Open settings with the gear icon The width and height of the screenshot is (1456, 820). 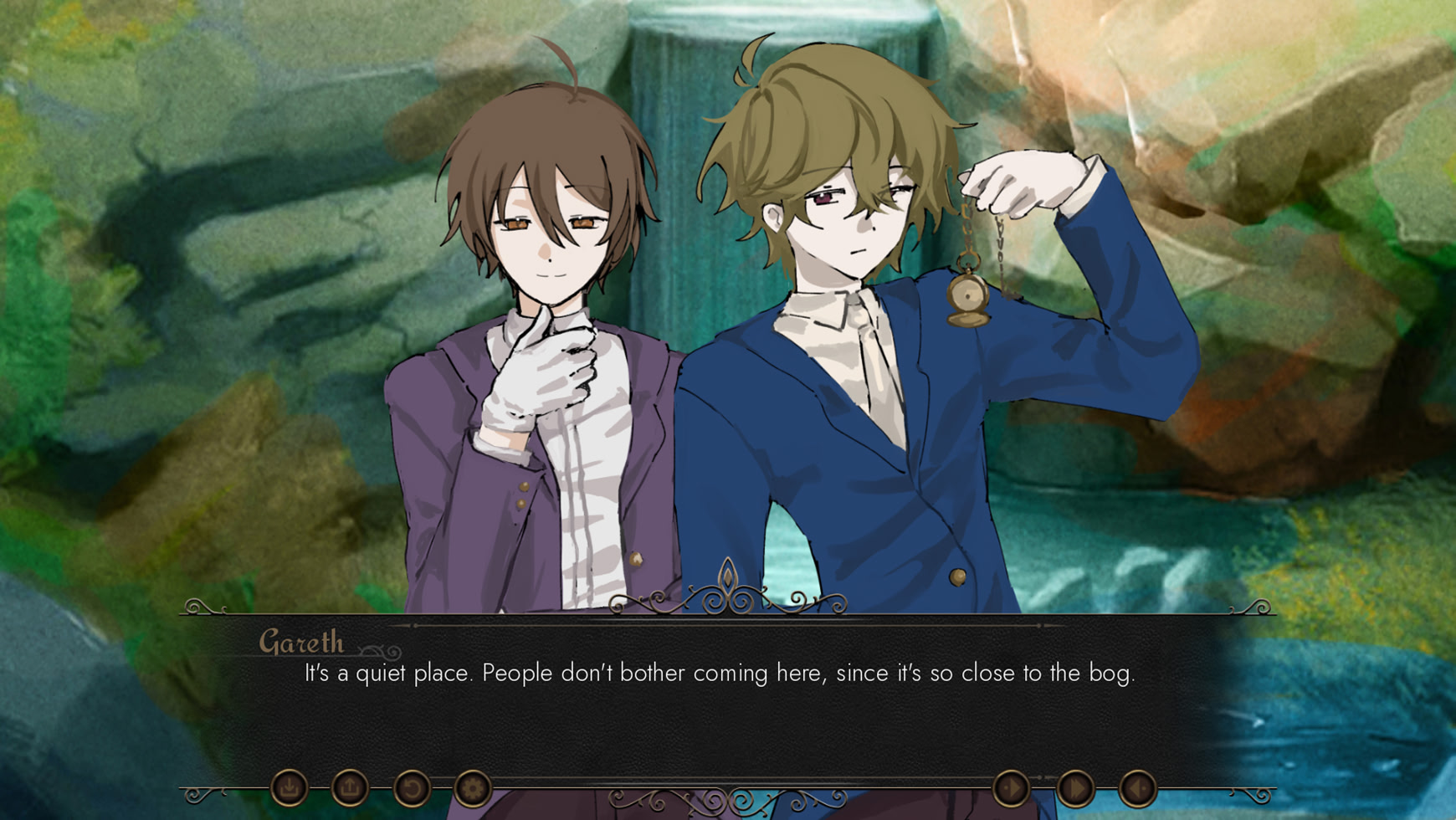pyautogui.click(x=473, y=787)
